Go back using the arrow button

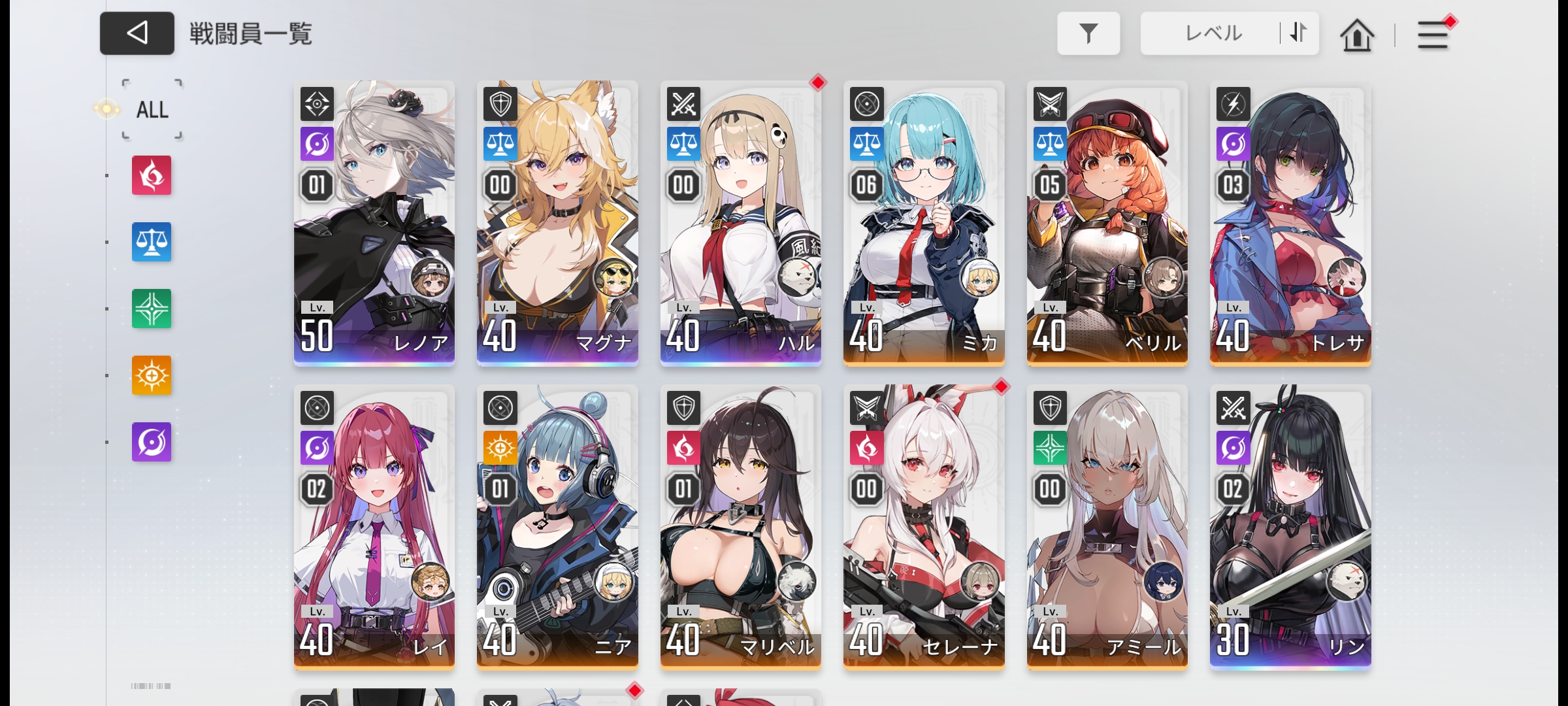coord(137,33)
